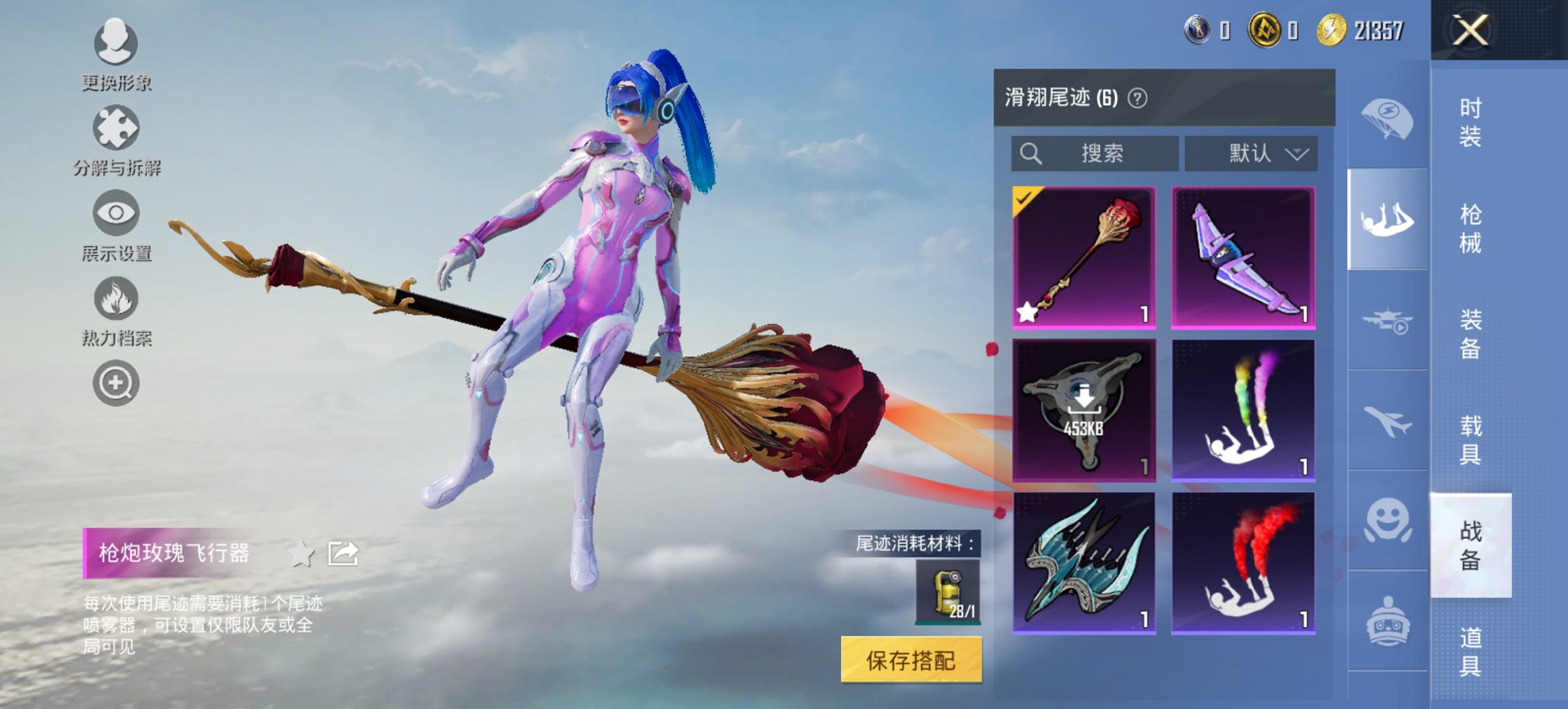Screen dimensions: 1568x709
Task: Click the 搜索 search field
Action: [1093, 154]
